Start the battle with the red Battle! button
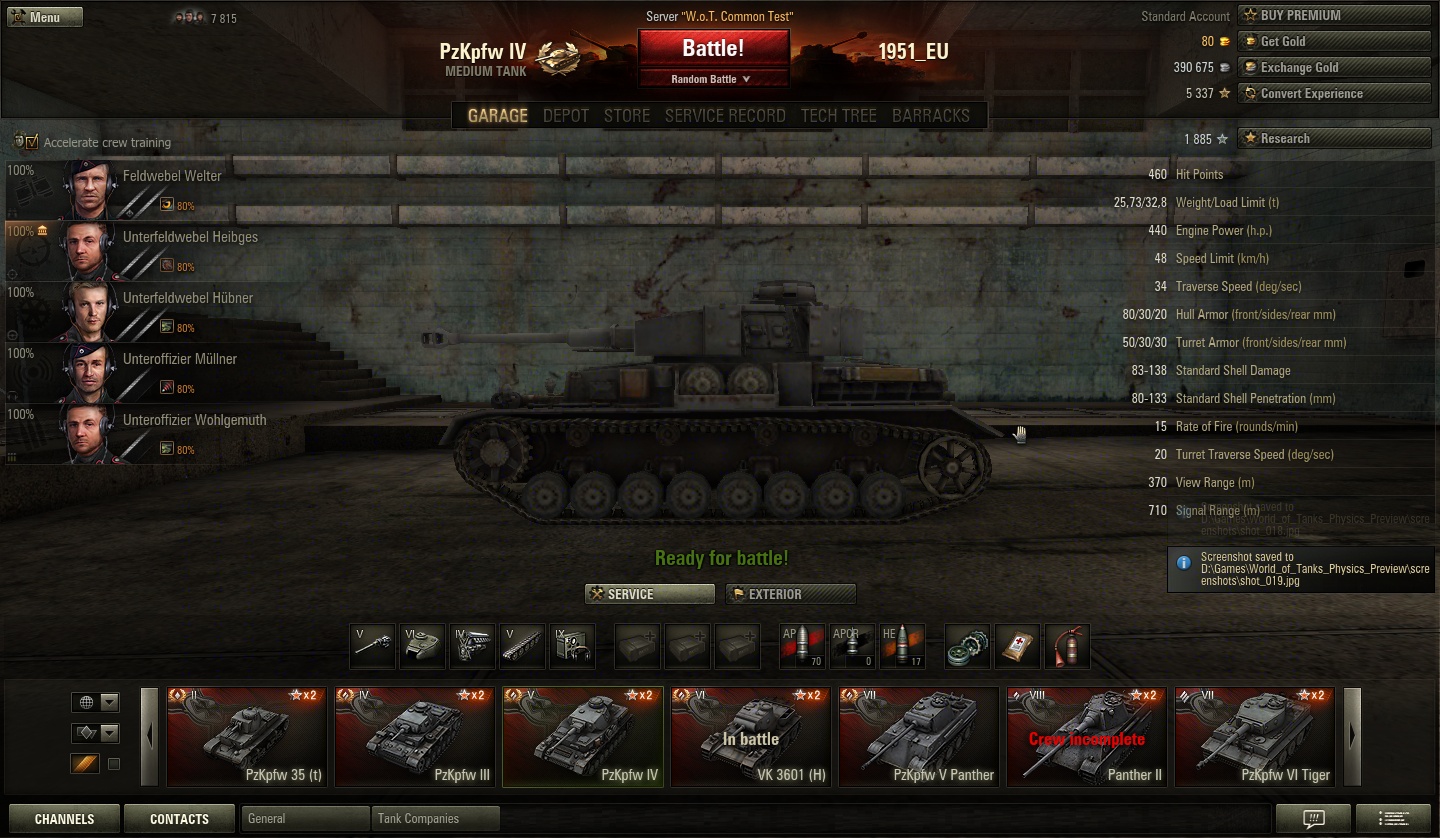The image size is (1440, 838). tap(713, 49)
